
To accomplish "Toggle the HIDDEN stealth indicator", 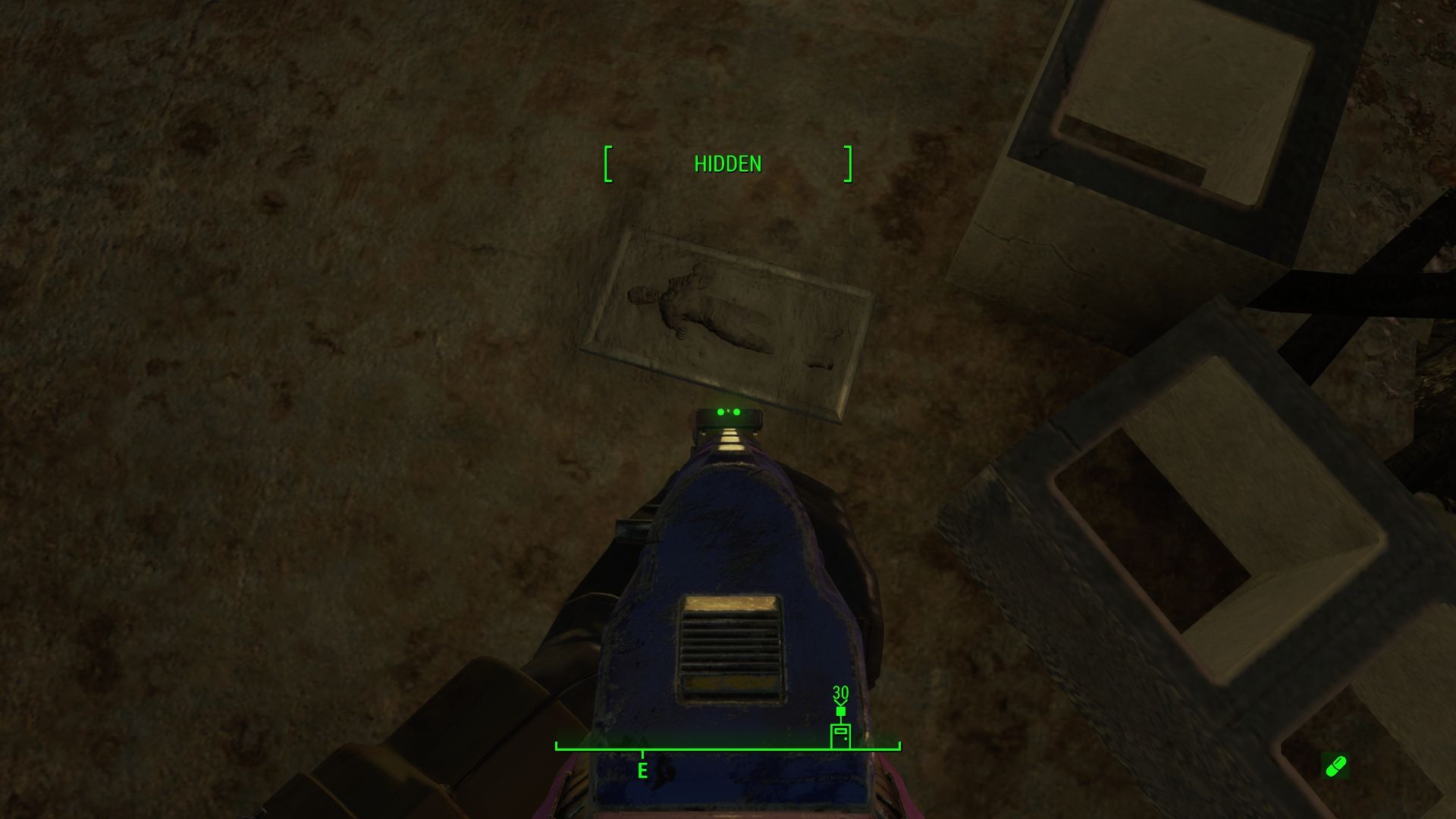I will (x=726, y=163).
